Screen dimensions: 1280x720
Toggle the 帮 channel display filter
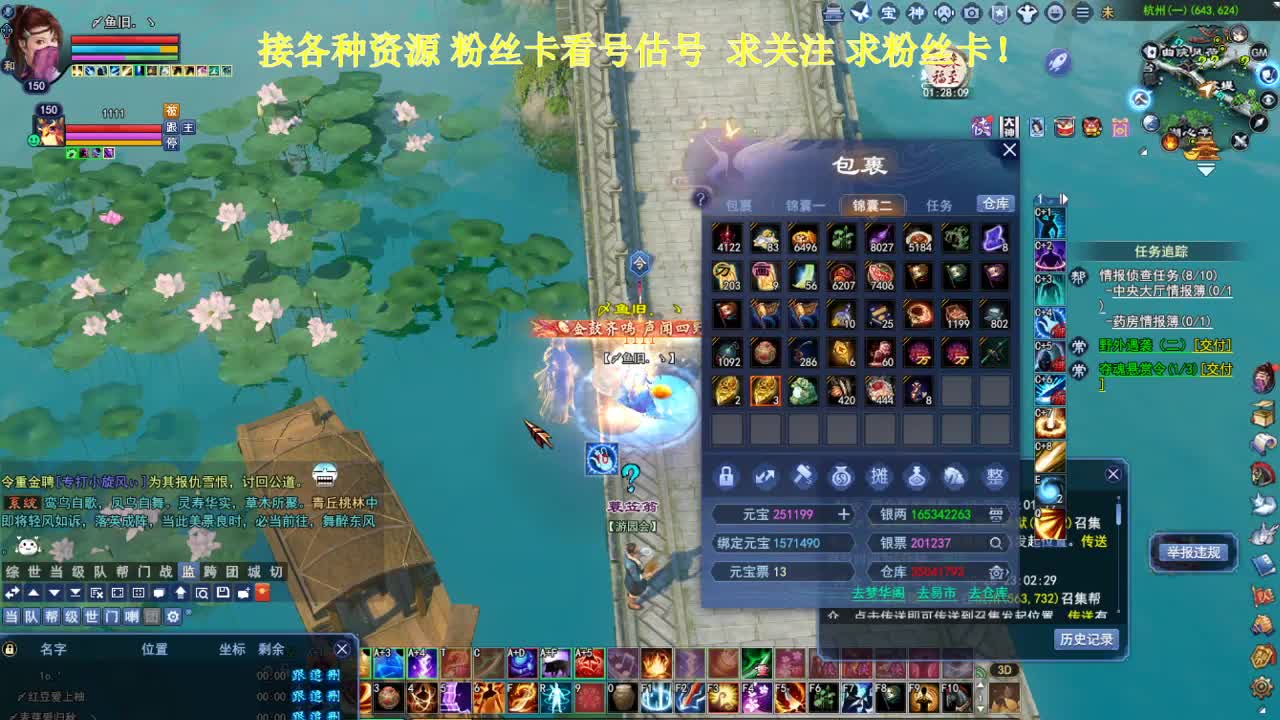tap(53, 615)
